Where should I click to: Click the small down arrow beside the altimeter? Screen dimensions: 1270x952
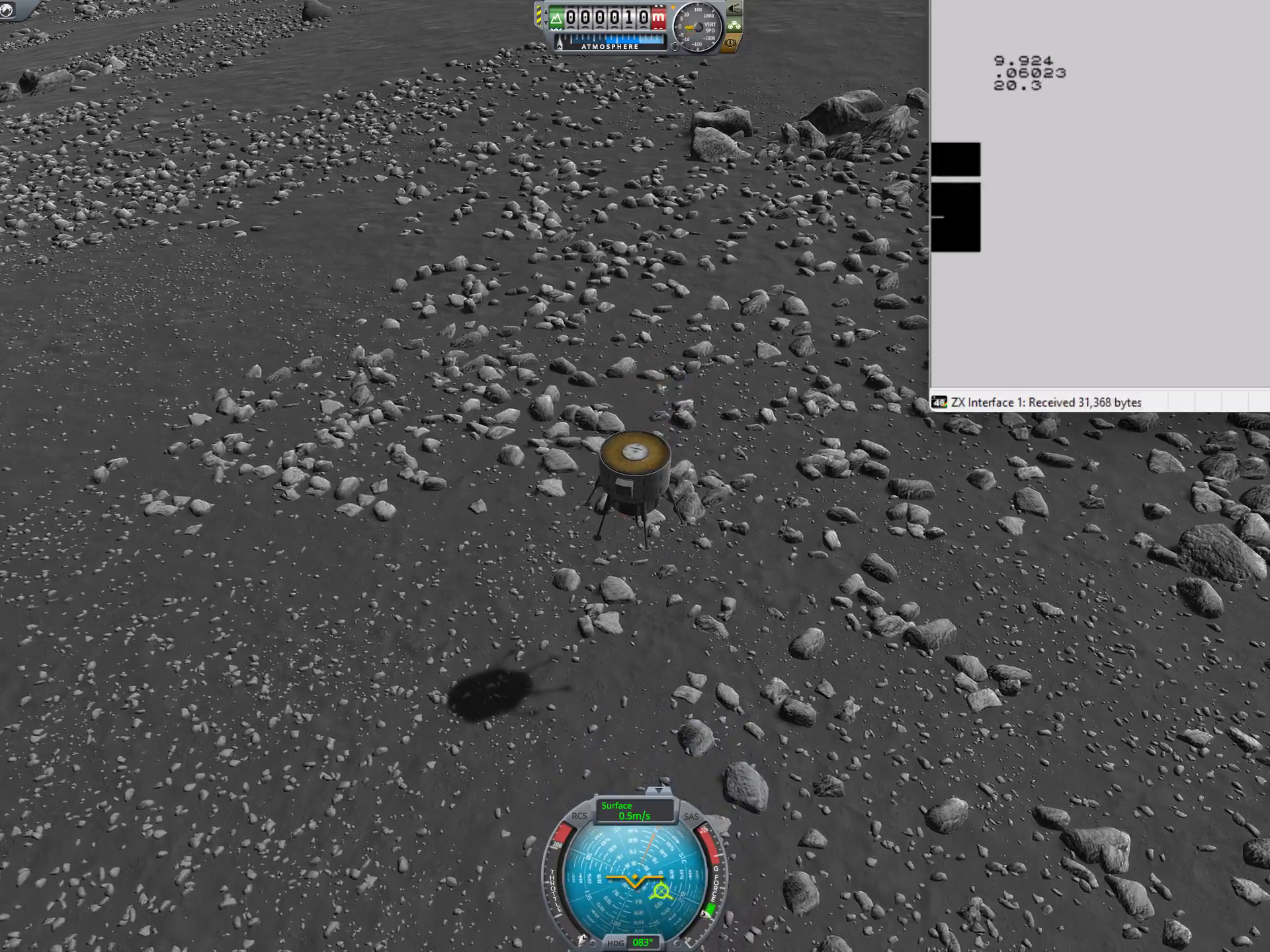point(546,22)
